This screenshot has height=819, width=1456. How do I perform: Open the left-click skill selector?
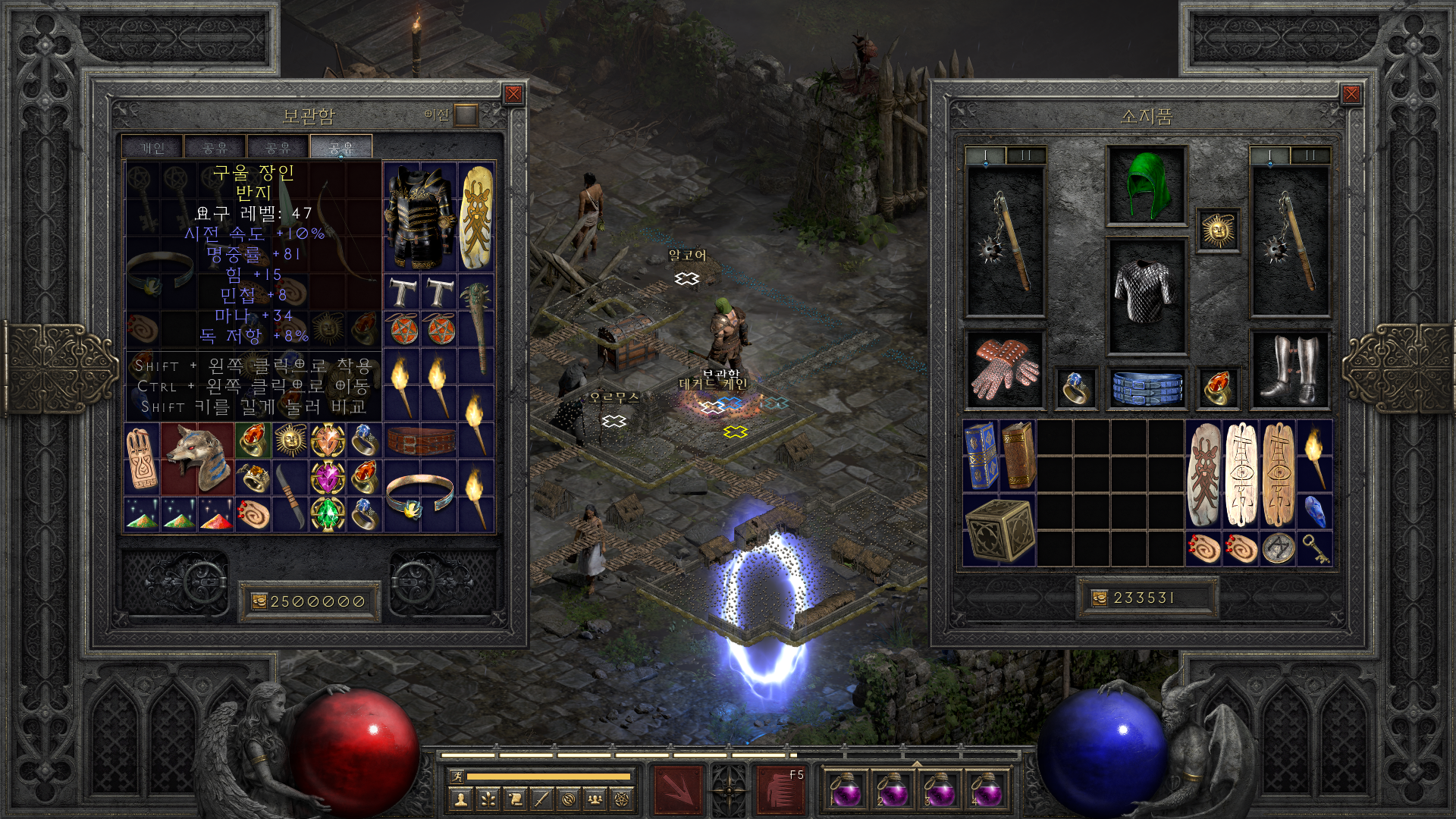pyautogui.click(x=678, y=789)
